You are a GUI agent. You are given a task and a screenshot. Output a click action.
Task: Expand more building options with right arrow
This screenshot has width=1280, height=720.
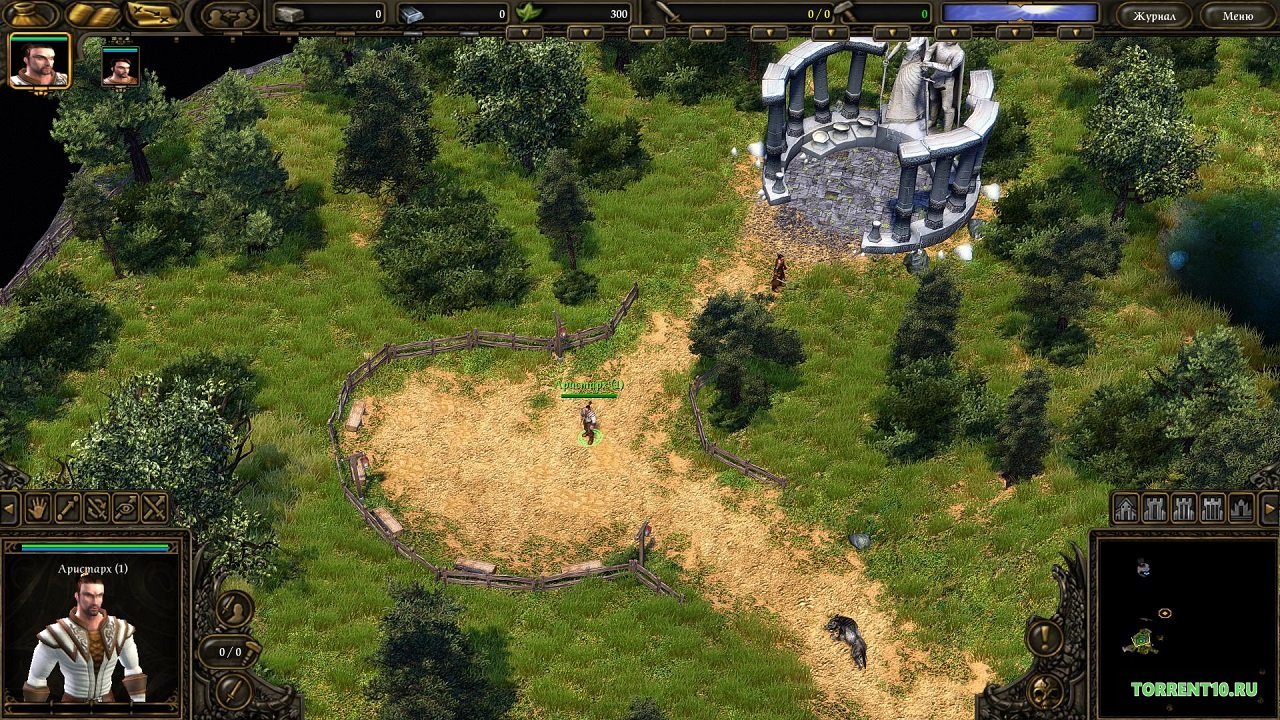coord(1268,509)
